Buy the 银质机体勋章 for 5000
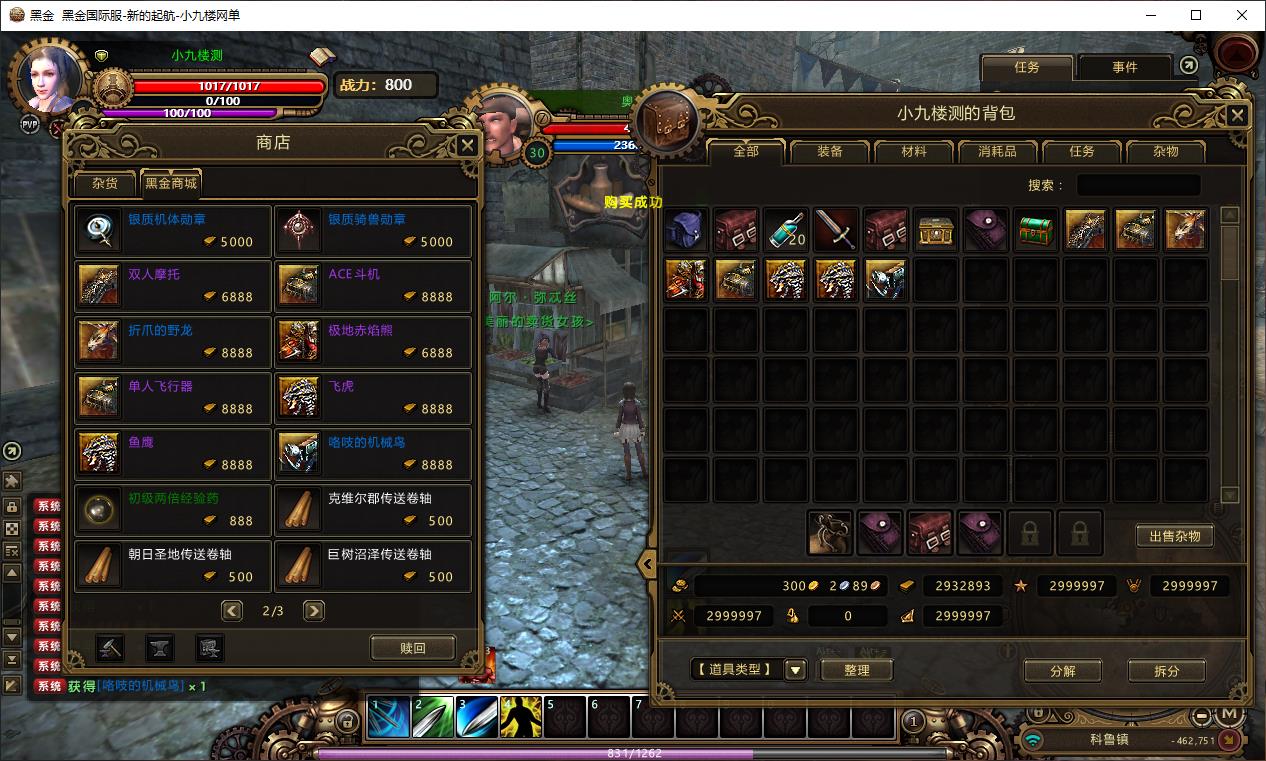Viewport: 1266px width, 761px height. [x=173, y=231]
